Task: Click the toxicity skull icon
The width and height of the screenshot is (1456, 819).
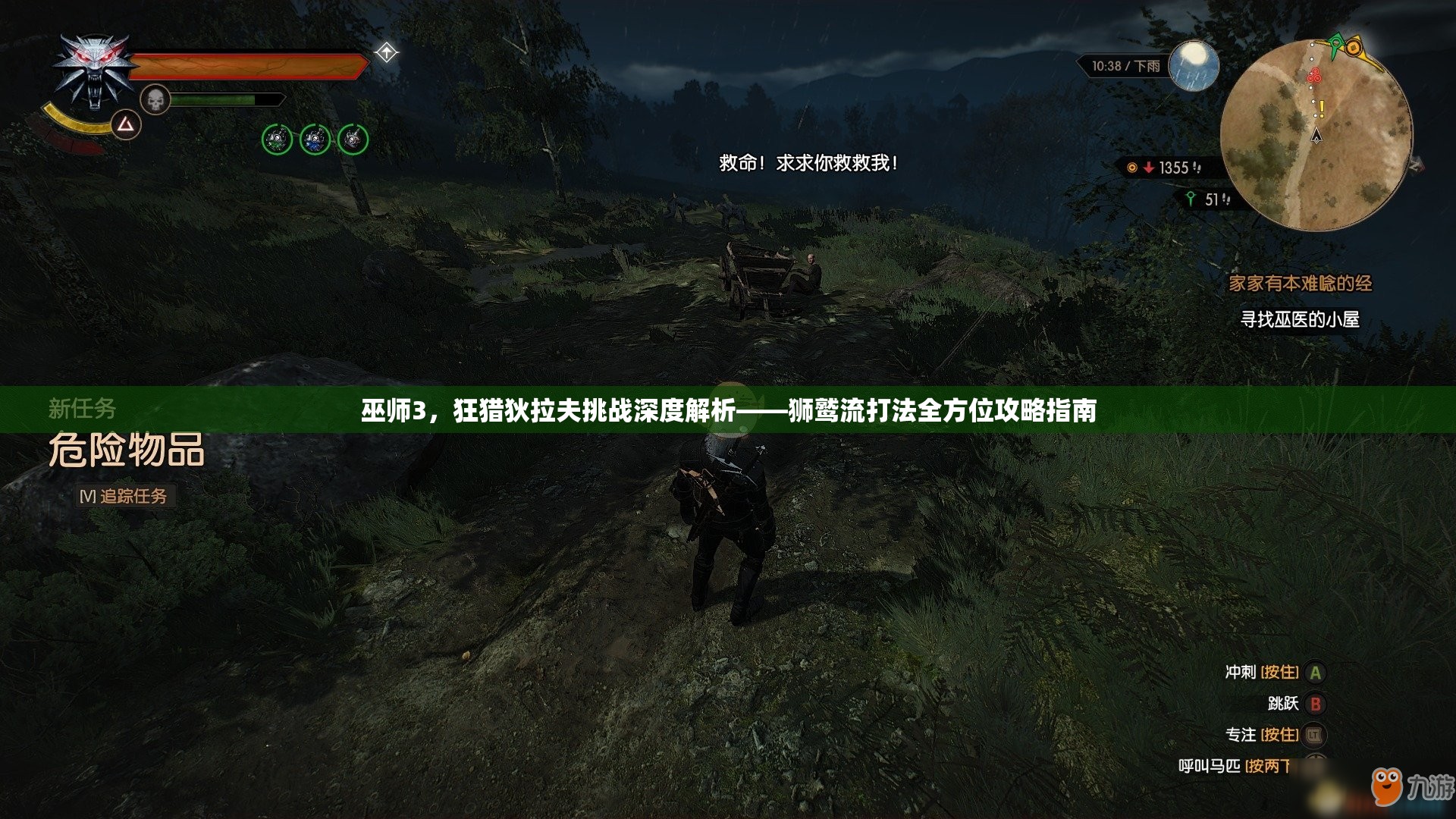Action: click(x=155, y=99)
